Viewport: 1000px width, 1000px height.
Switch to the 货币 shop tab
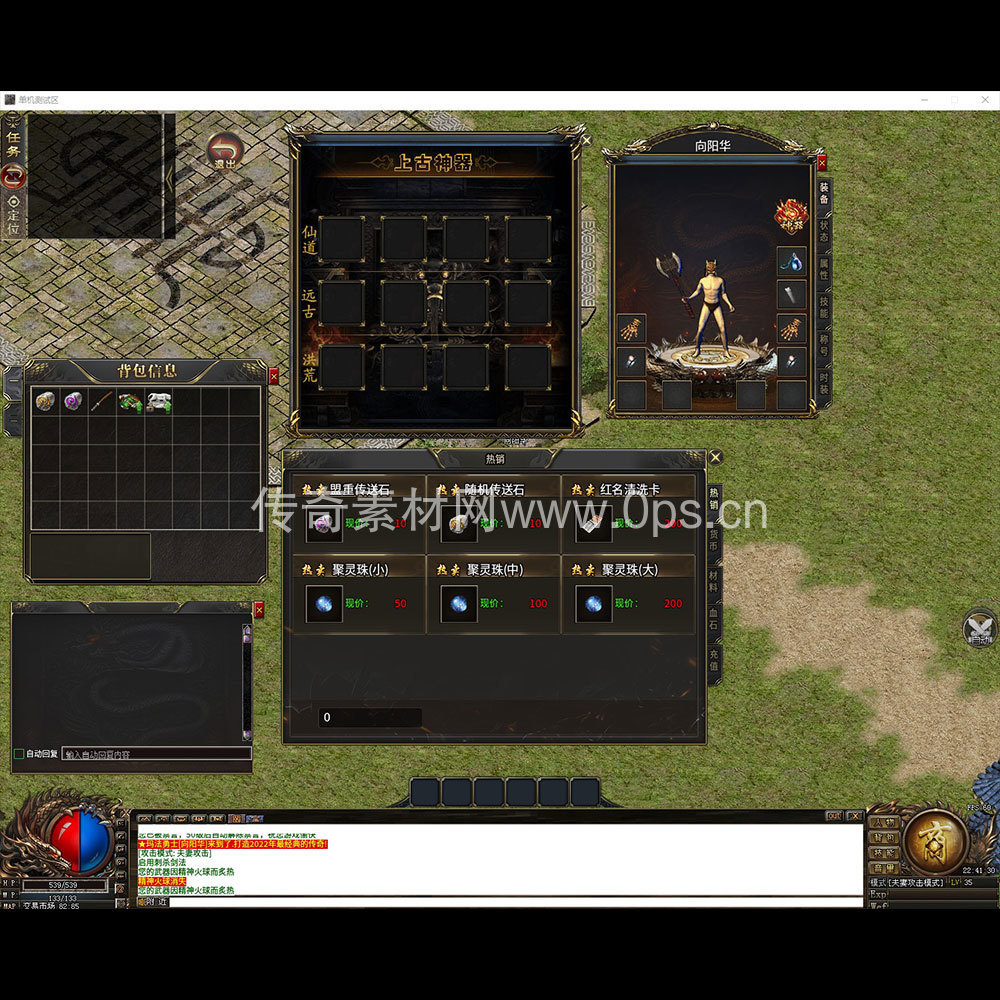click(x=714, y=540)
